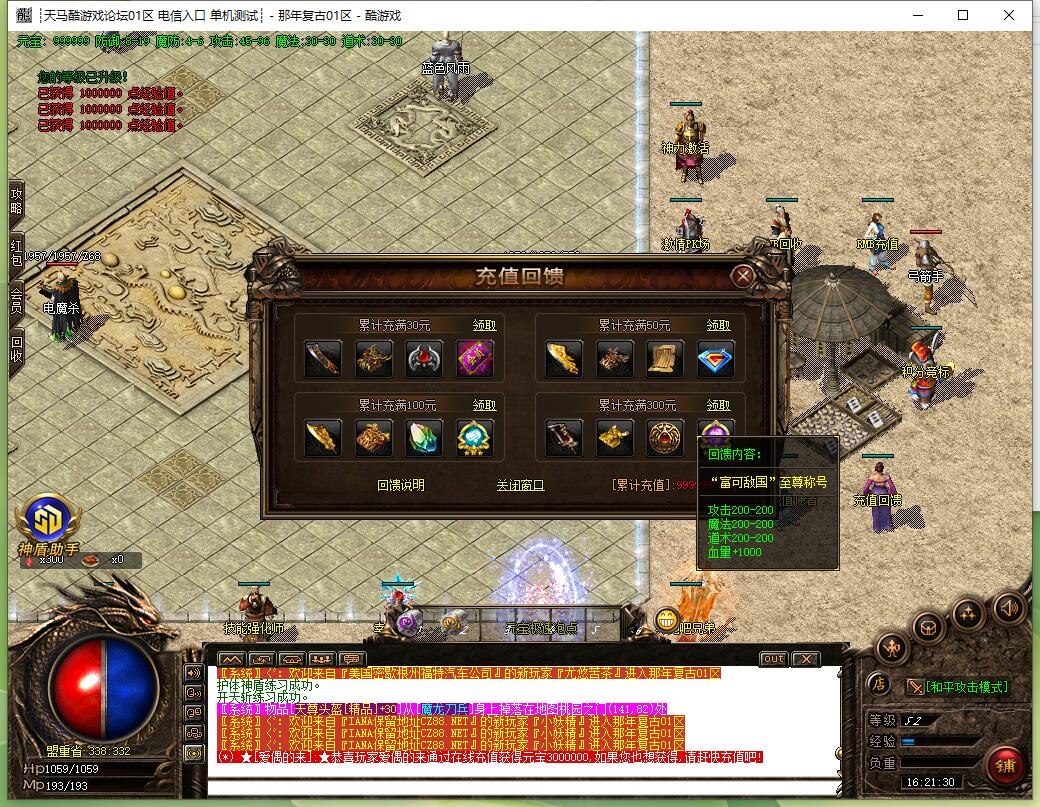Claim the 累计充满100元 reward

[x=484, y=405]
